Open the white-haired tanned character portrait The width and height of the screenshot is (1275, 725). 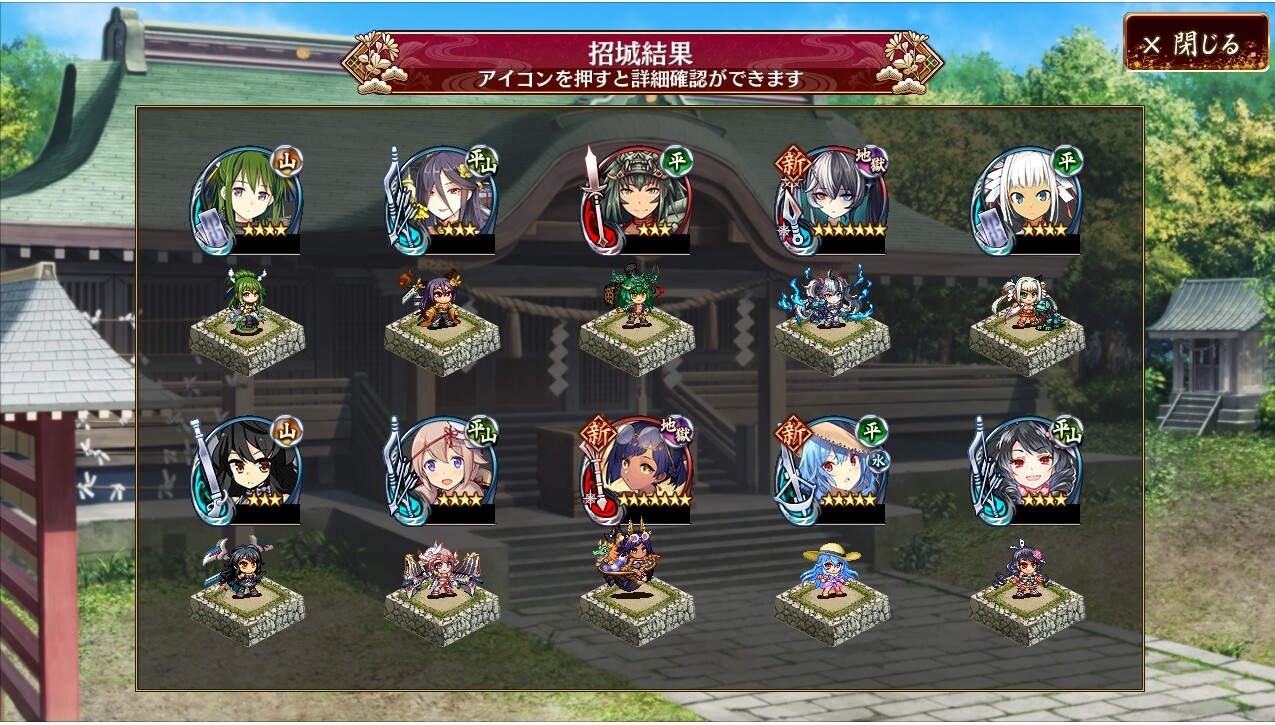pos(1027,201)
